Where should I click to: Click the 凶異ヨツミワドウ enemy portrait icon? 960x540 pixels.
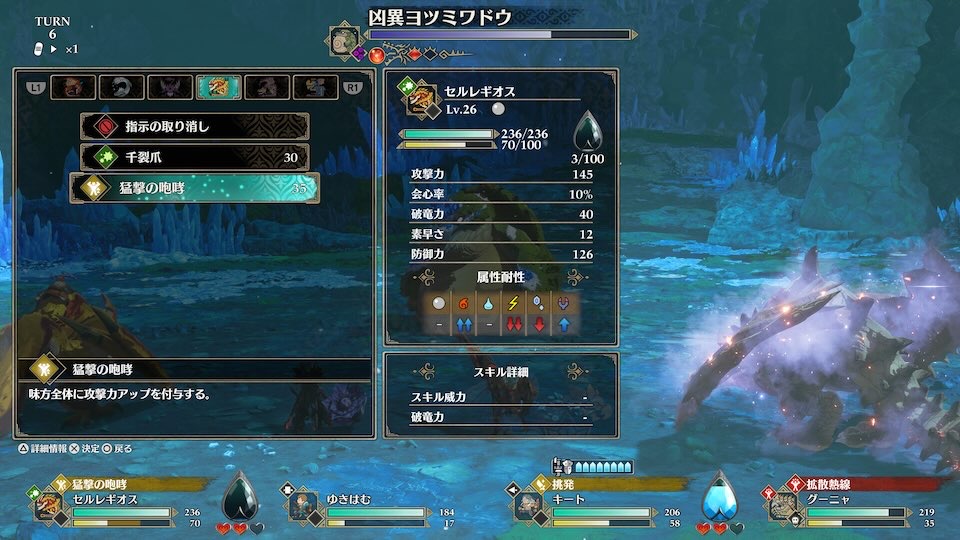coord(344,40)
